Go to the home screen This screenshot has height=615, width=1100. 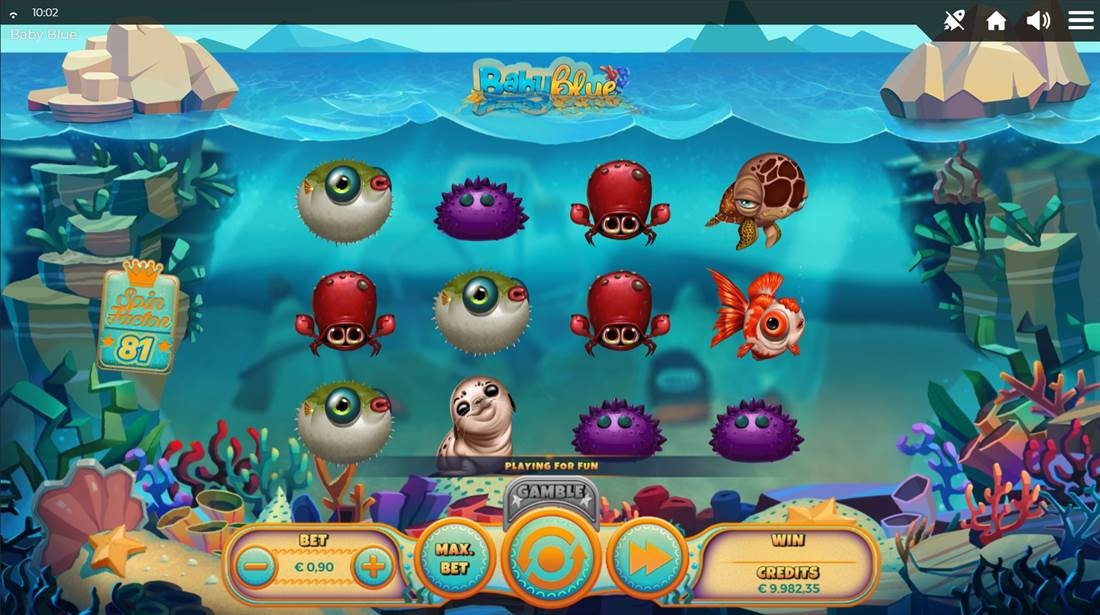[996, 21]
